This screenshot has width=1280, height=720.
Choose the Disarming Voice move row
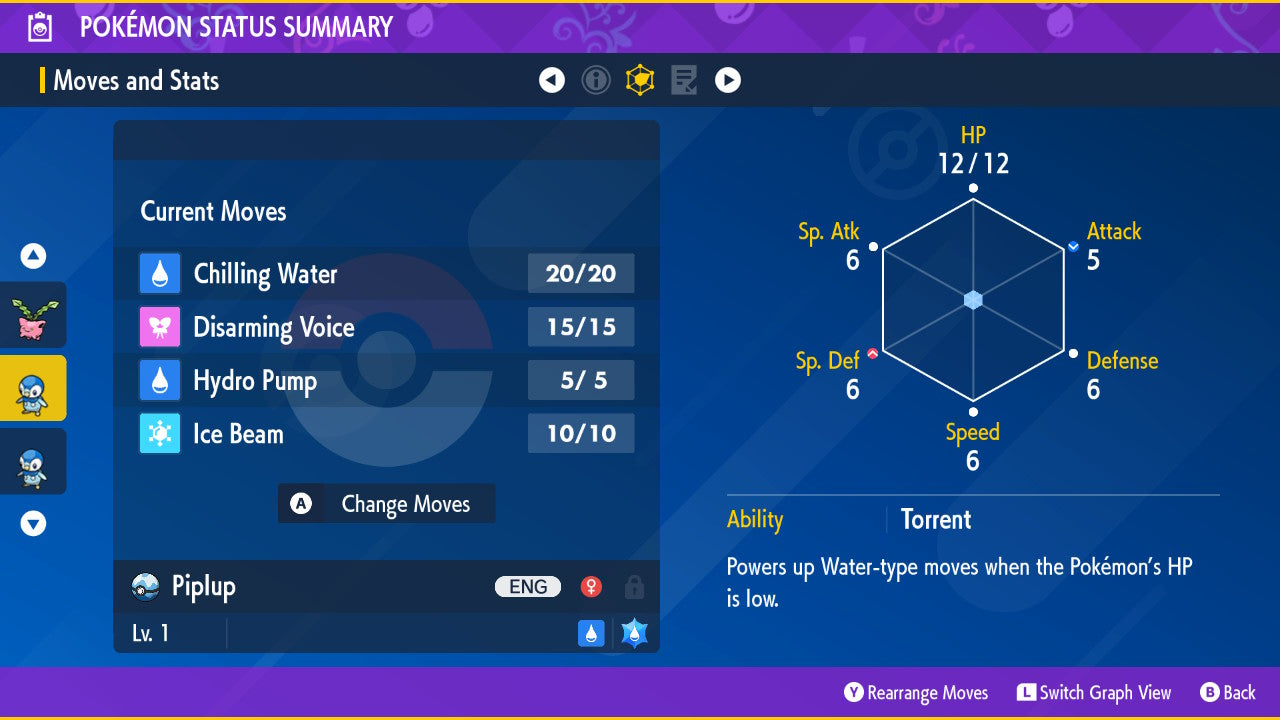tap(386, 327)
